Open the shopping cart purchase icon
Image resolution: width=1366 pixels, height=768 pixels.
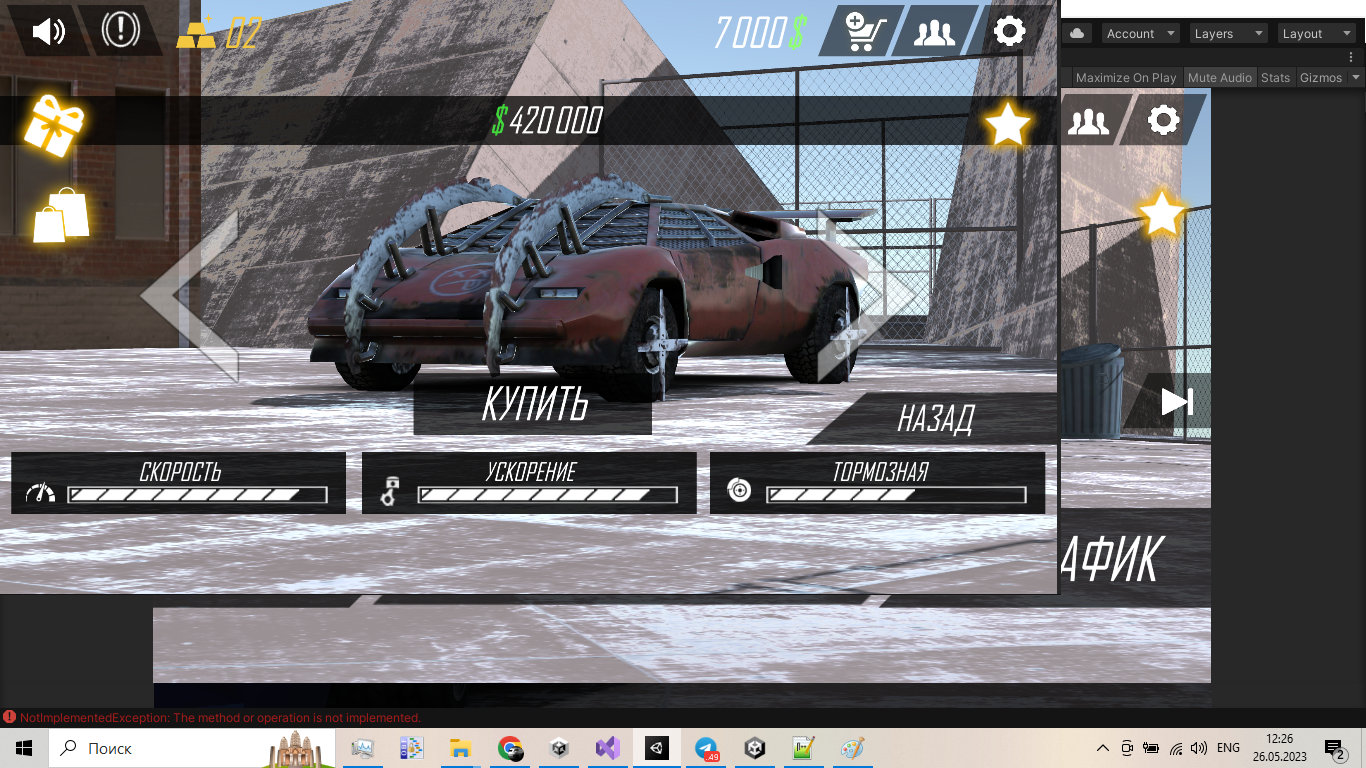pos(862,32)
